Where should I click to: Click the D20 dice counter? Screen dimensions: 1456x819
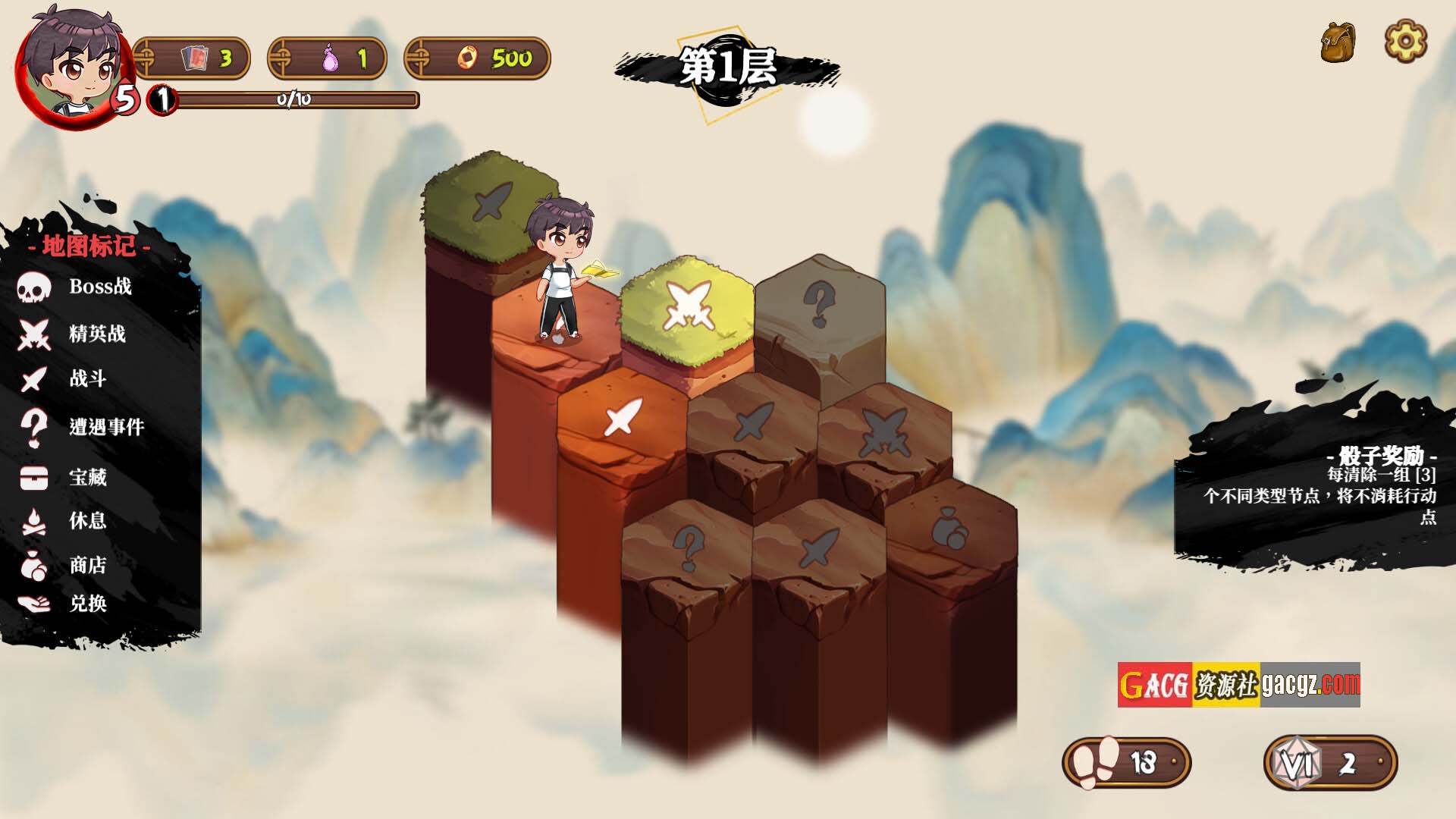click(1330, 763)
